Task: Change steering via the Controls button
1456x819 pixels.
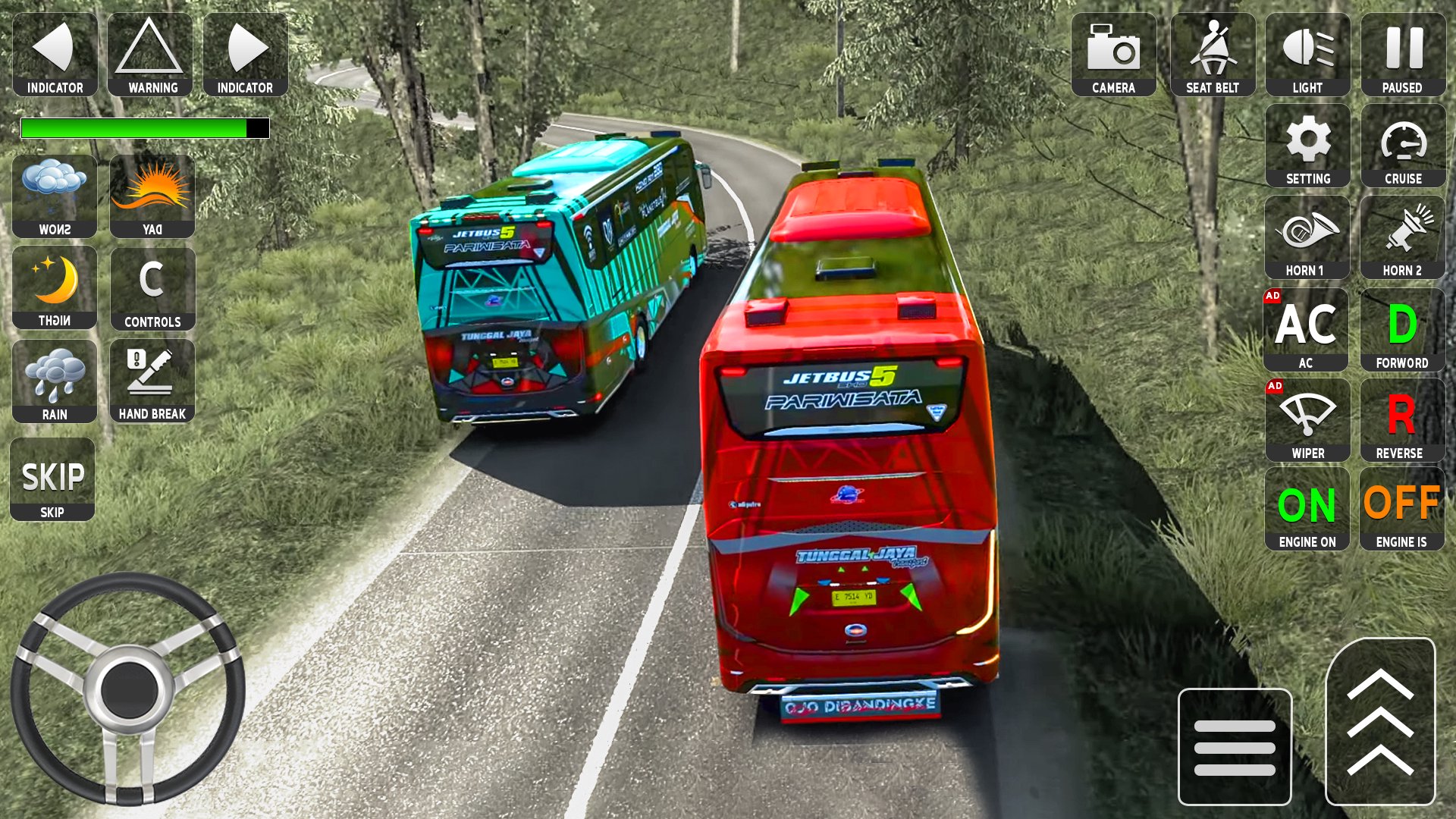Action: [152, 289]
